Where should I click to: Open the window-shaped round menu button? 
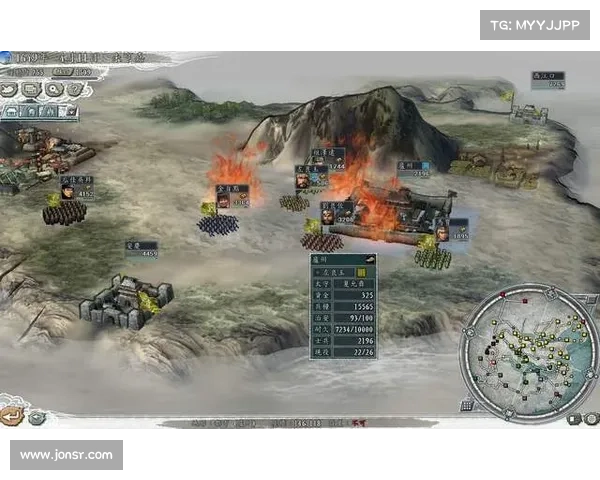tap(31, 88)
